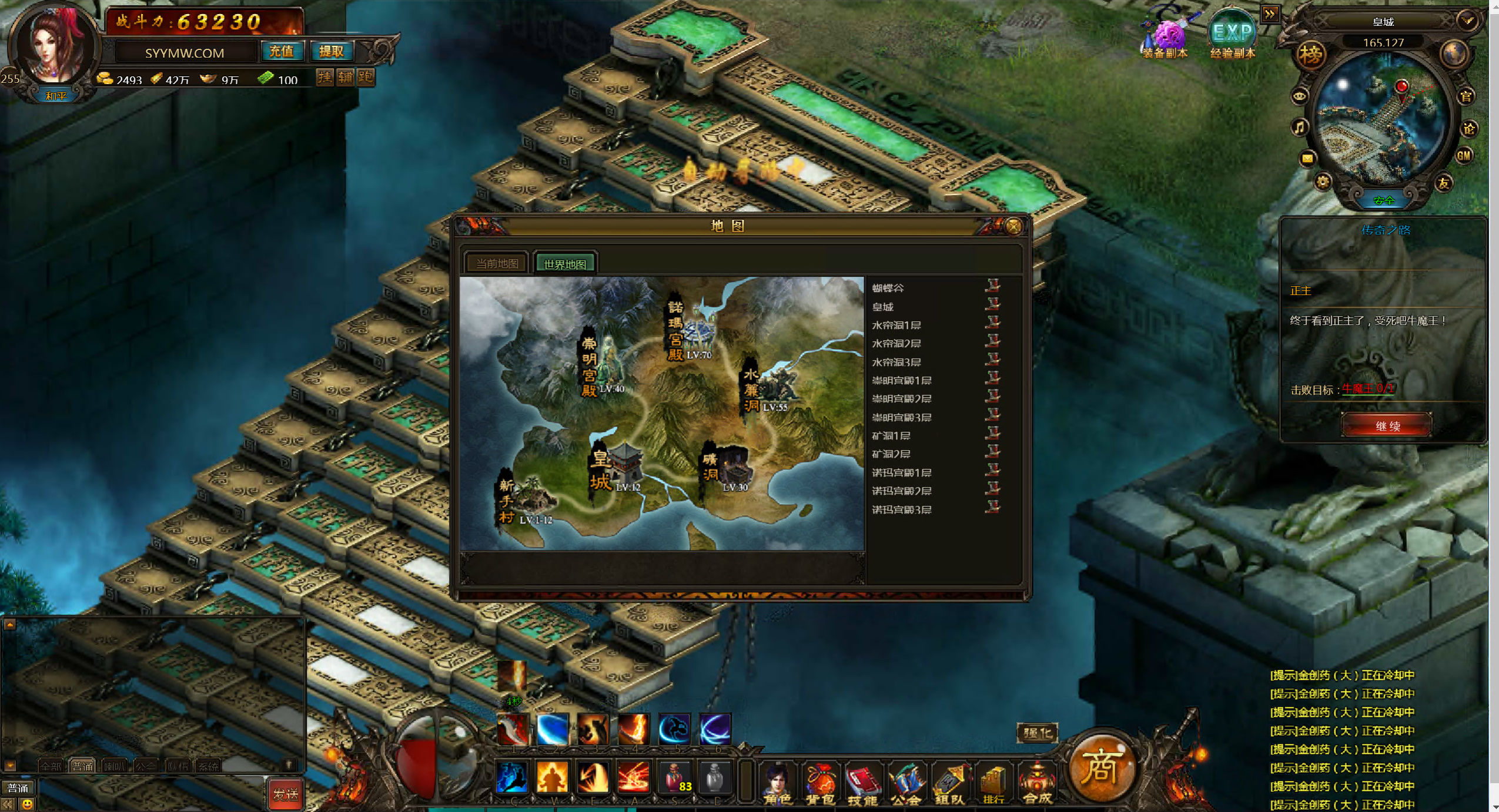Choose 皇城 in the map location list
1499x812 pixels.
coord(883,307)
